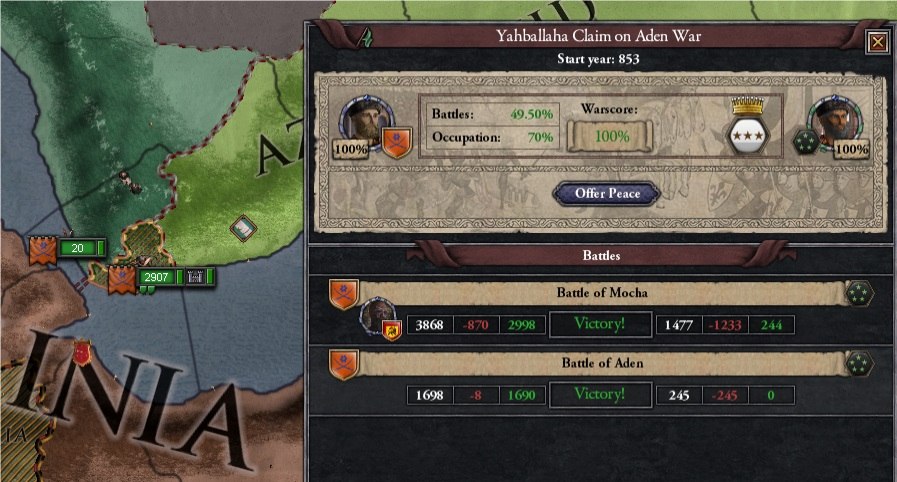This screenshot has height=482, width=897.
Task: Click the Offer Peace button
Action: click(x=607, y=193)
